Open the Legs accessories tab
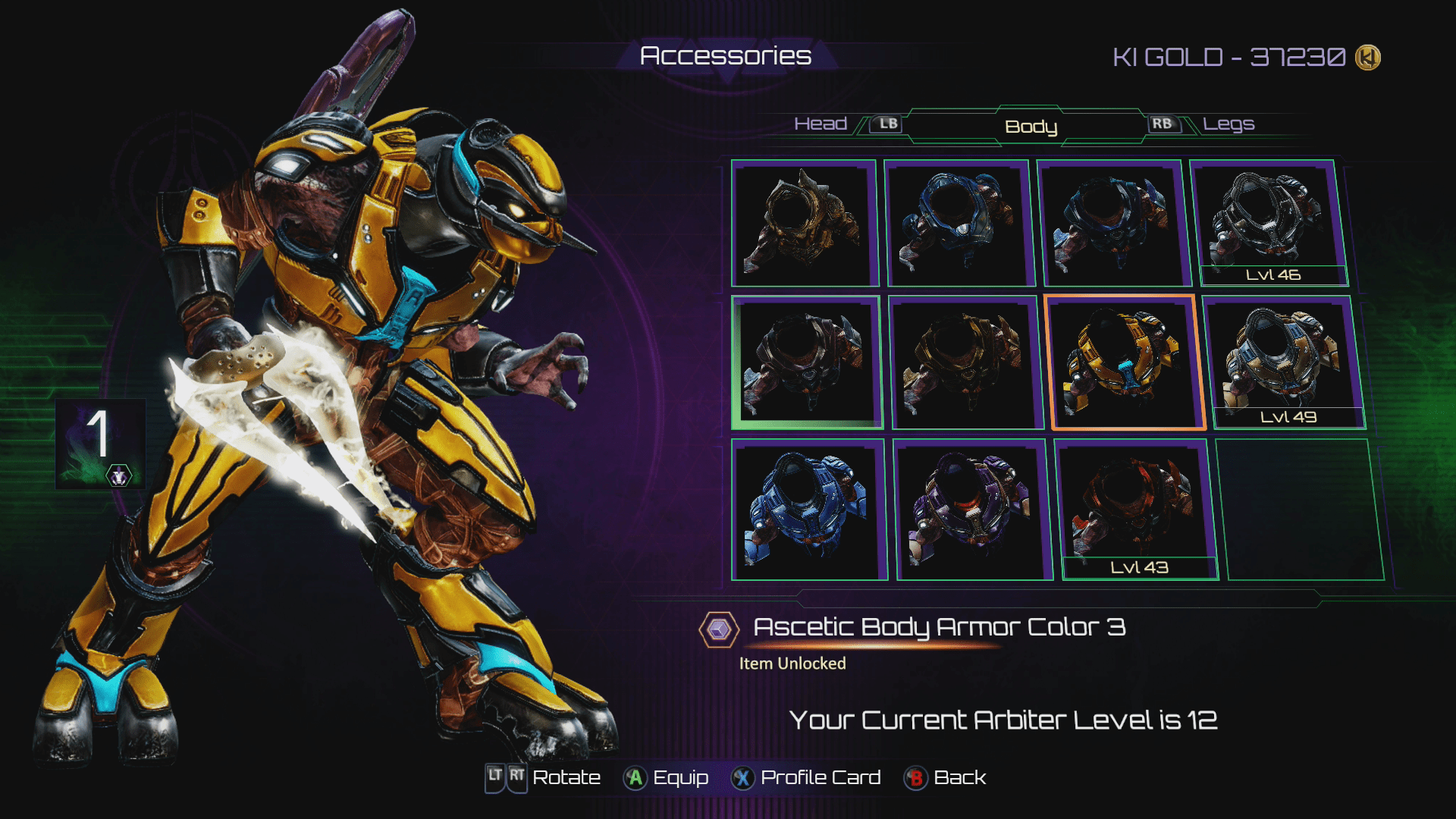The width and height of the screenshot is (1456, 819). click(x=1228, y=124)
